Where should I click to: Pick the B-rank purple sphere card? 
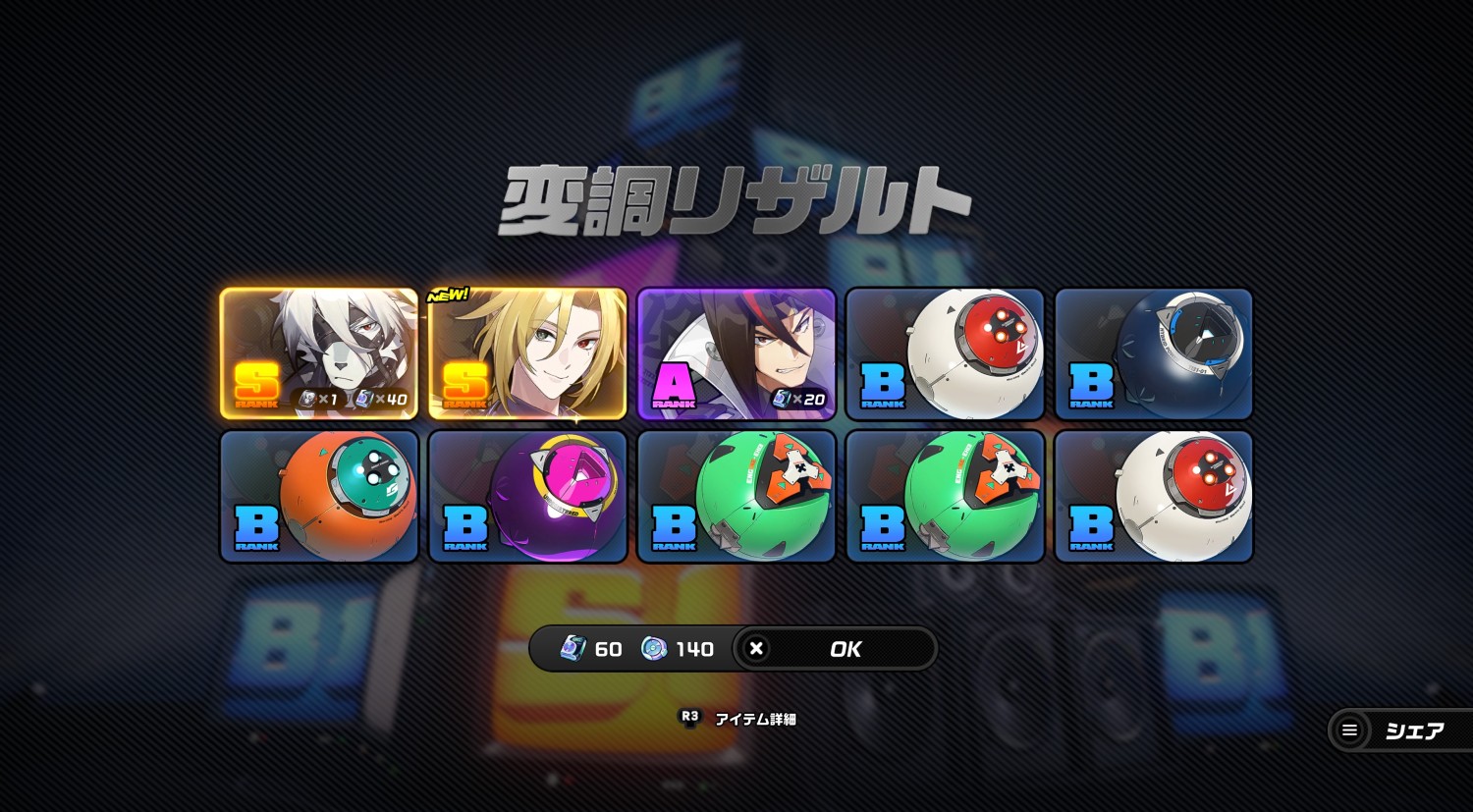[x=527, y=496]
